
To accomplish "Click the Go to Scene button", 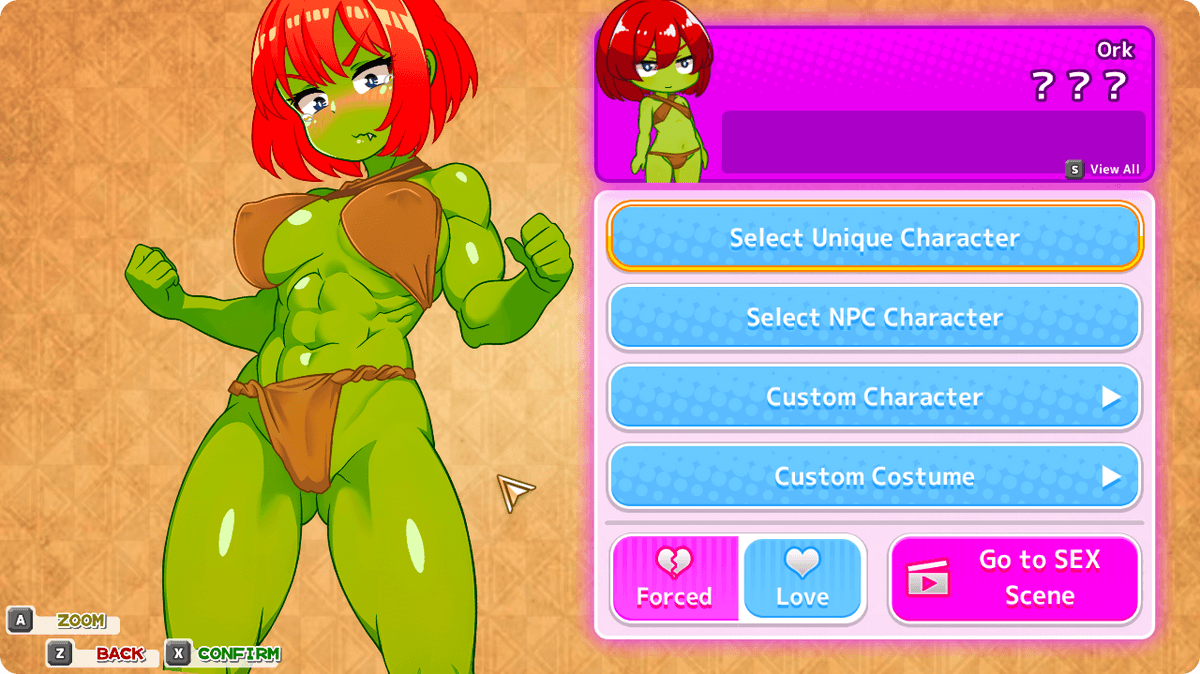I will tap(1013, 579).
